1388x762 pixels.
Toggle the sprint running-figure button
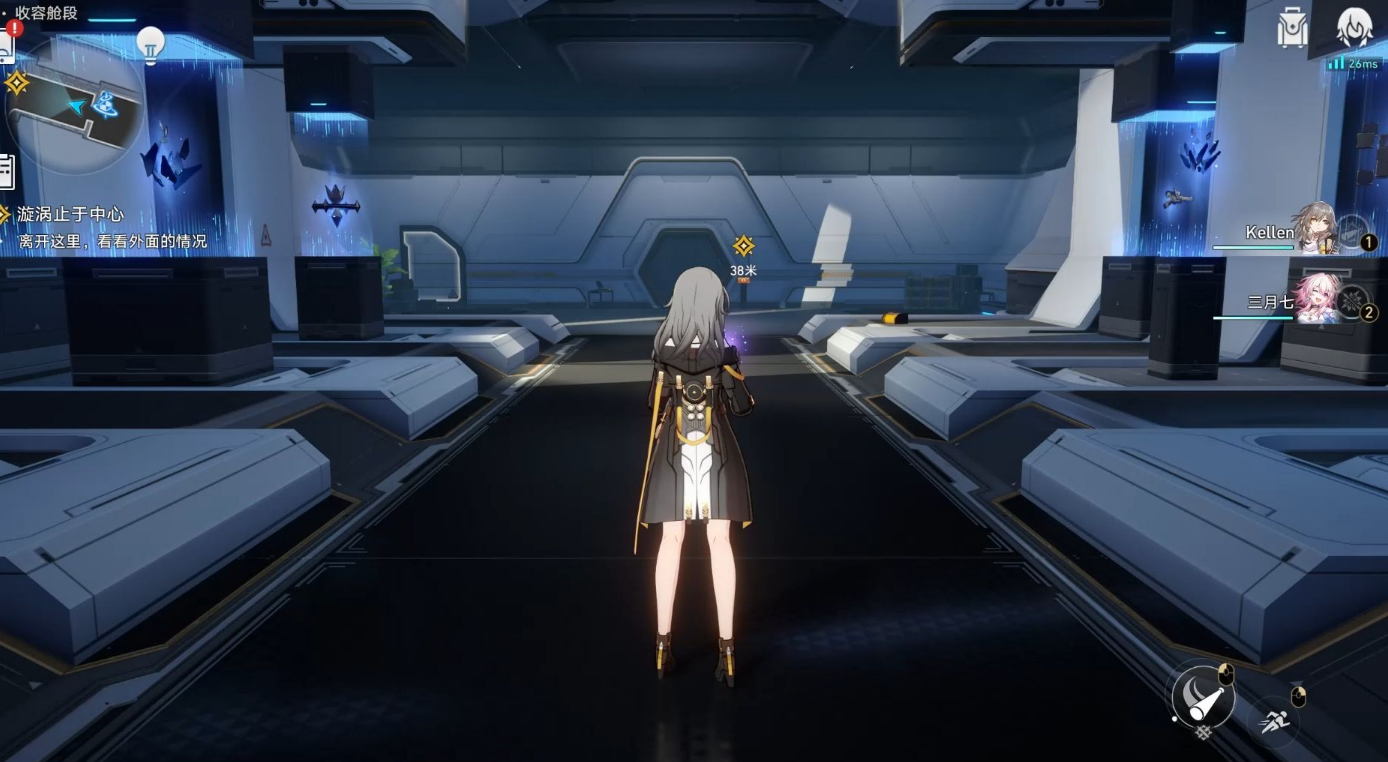coord(1273,721)
